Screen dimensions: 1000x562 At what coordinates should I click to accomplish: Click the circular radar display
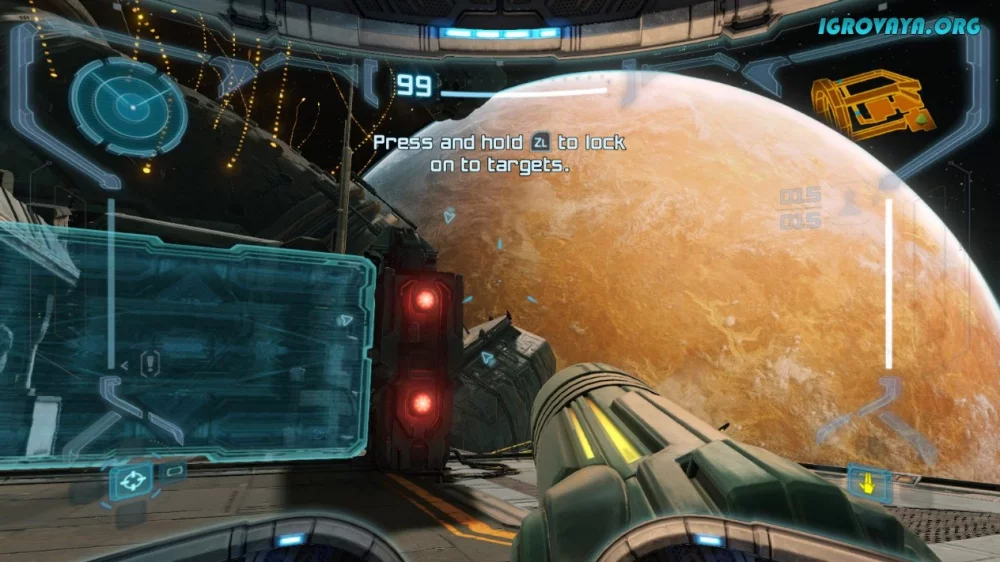(x=128, y=105)
